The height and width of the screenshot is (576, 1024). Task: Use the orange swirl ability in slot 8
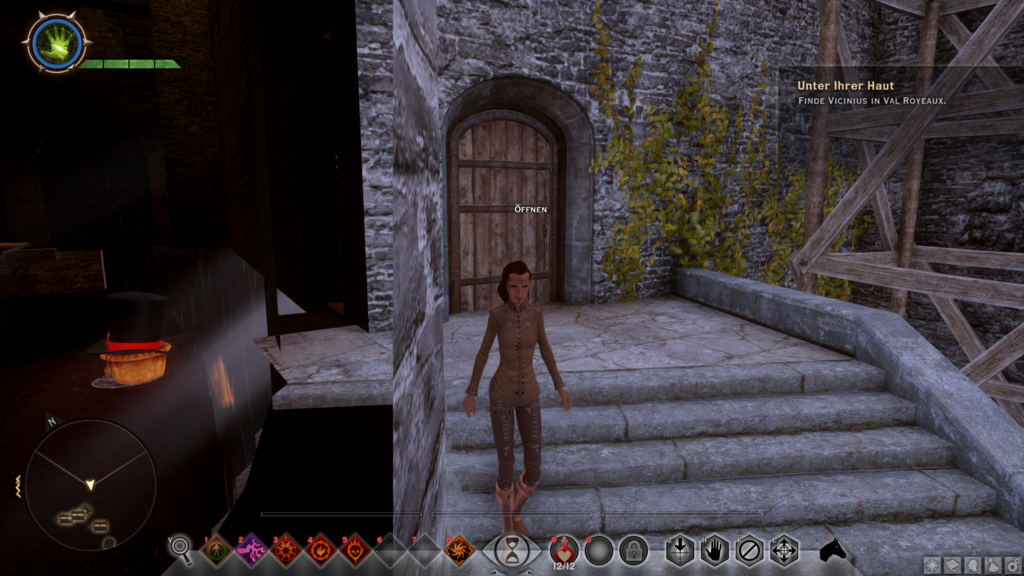pos(459,549)
